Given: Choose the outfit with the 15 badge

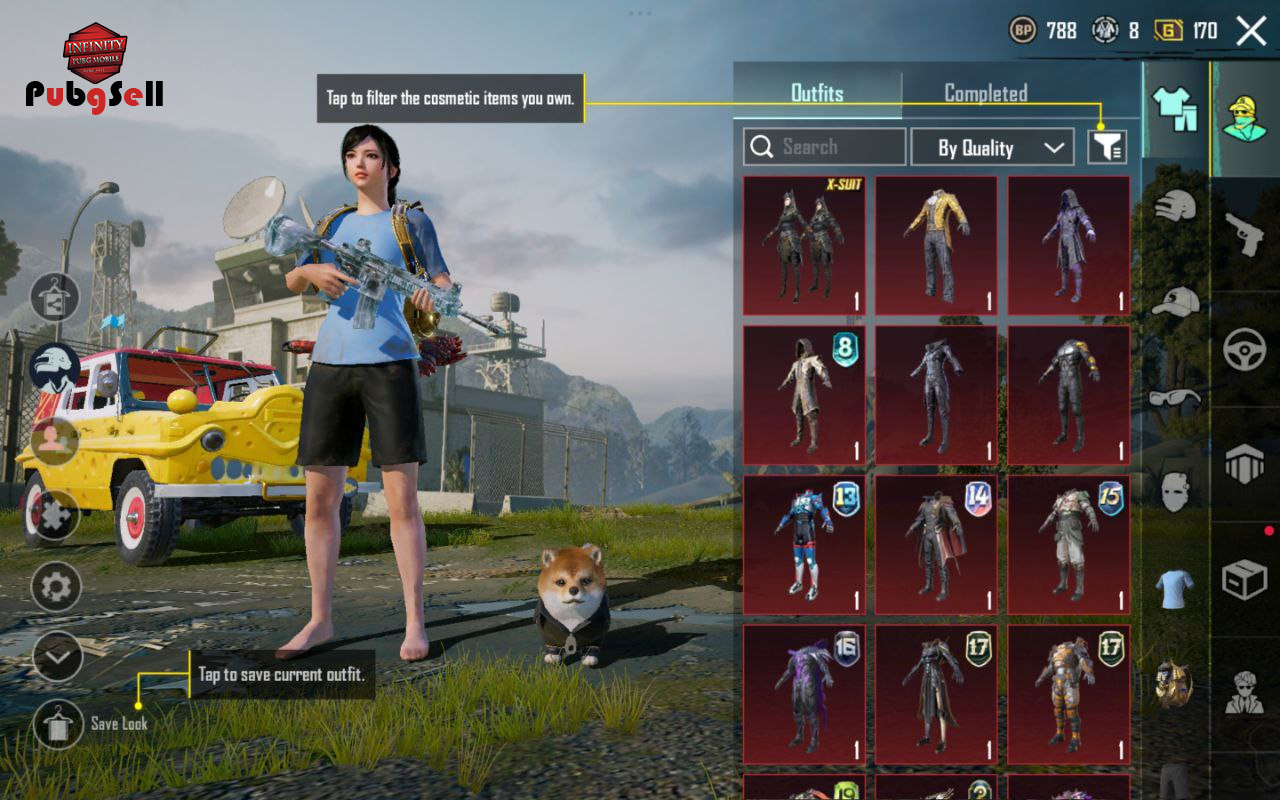Looking at the screenshot, I should [1068, 545].
